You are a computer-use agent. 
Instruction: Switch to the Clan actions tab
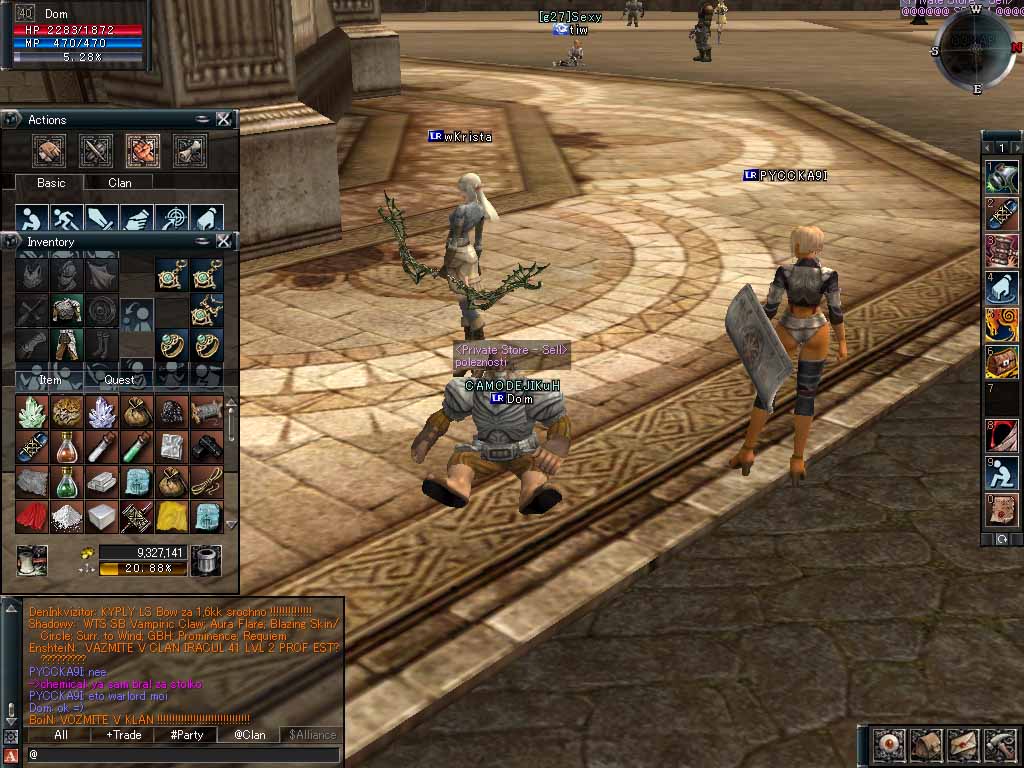(x=119, y=183)
